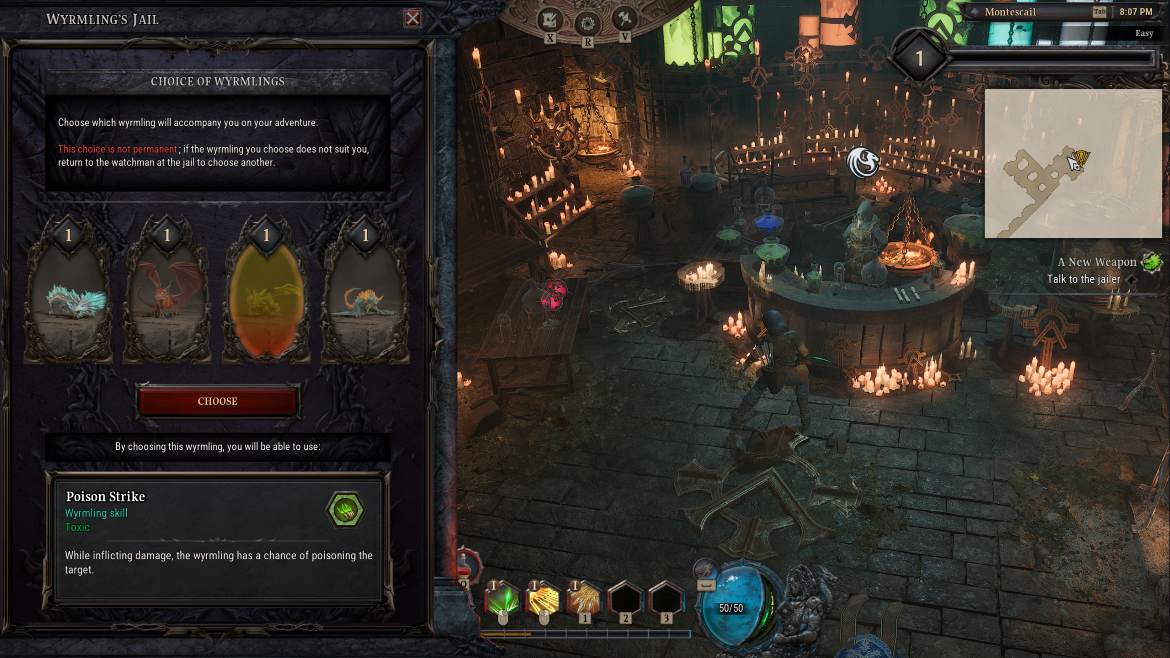This screenshot has height=658, width=1170.
Task: Close the Wyrmling's Jail window
Action: click(412, 19)
